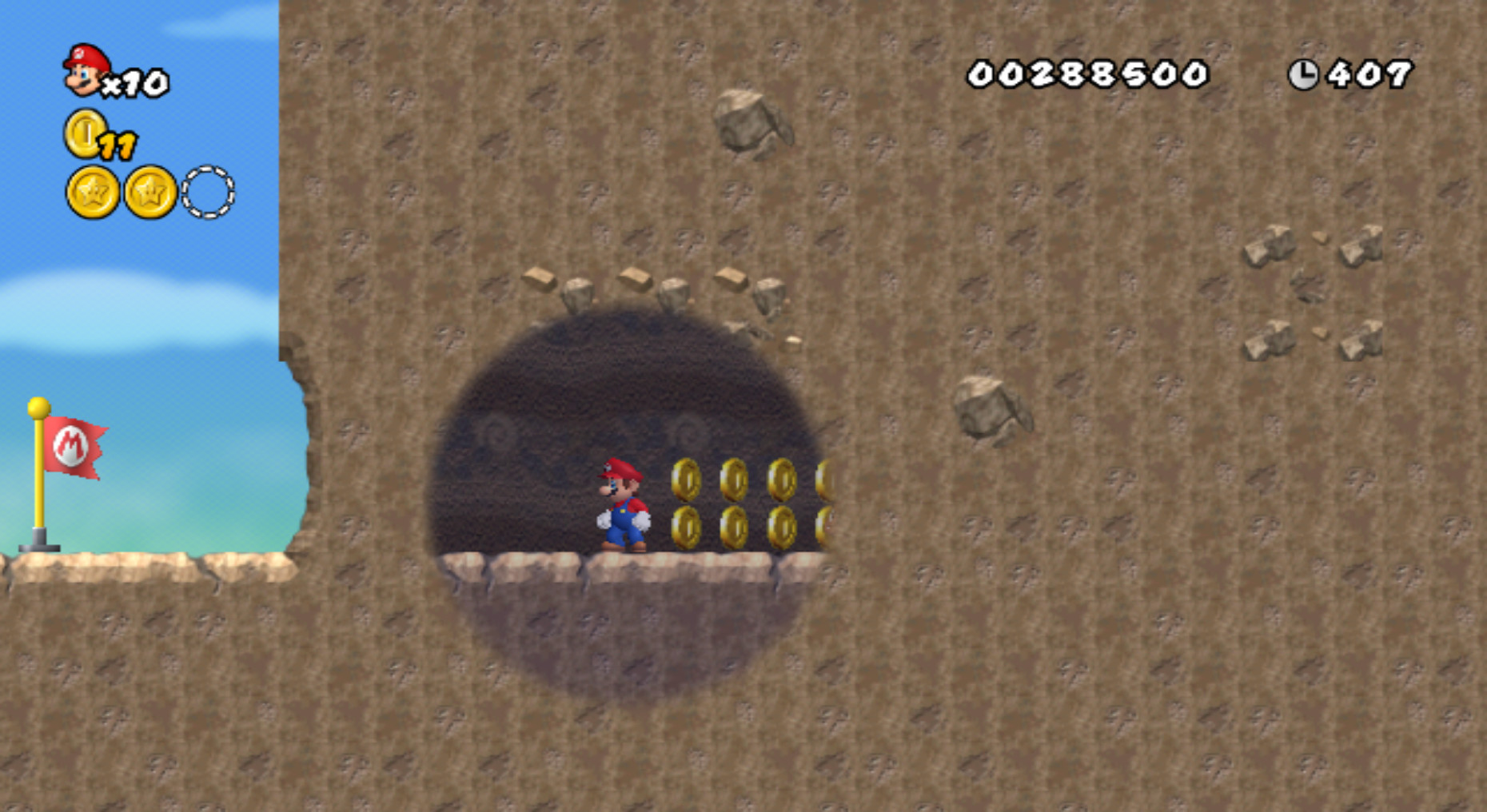Click Mario standing on the cave ledge
Viewport: 1487px width, 812px height.
pos(624,504)
